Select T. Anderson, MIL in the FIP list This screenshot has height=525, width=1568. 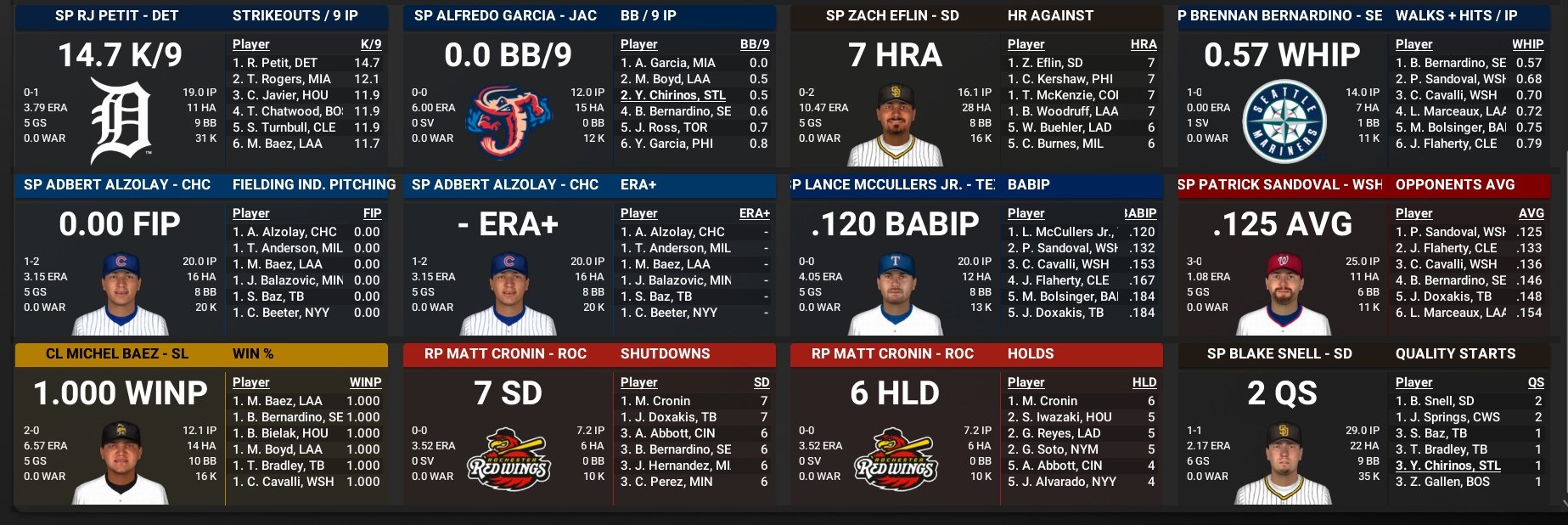288,248
